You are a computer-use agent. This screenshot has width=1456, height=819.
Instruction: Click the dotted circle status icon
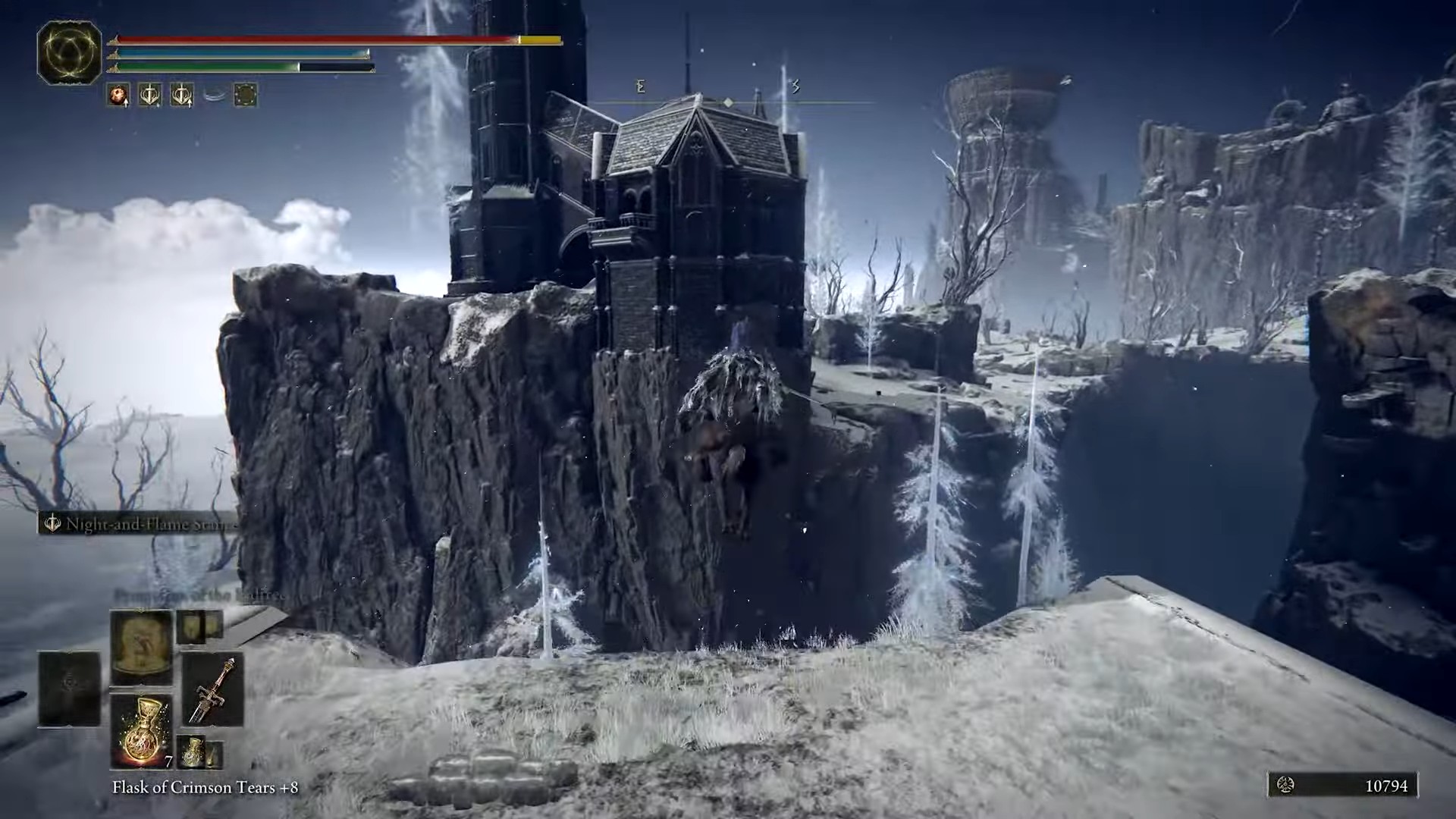(245, 95)
